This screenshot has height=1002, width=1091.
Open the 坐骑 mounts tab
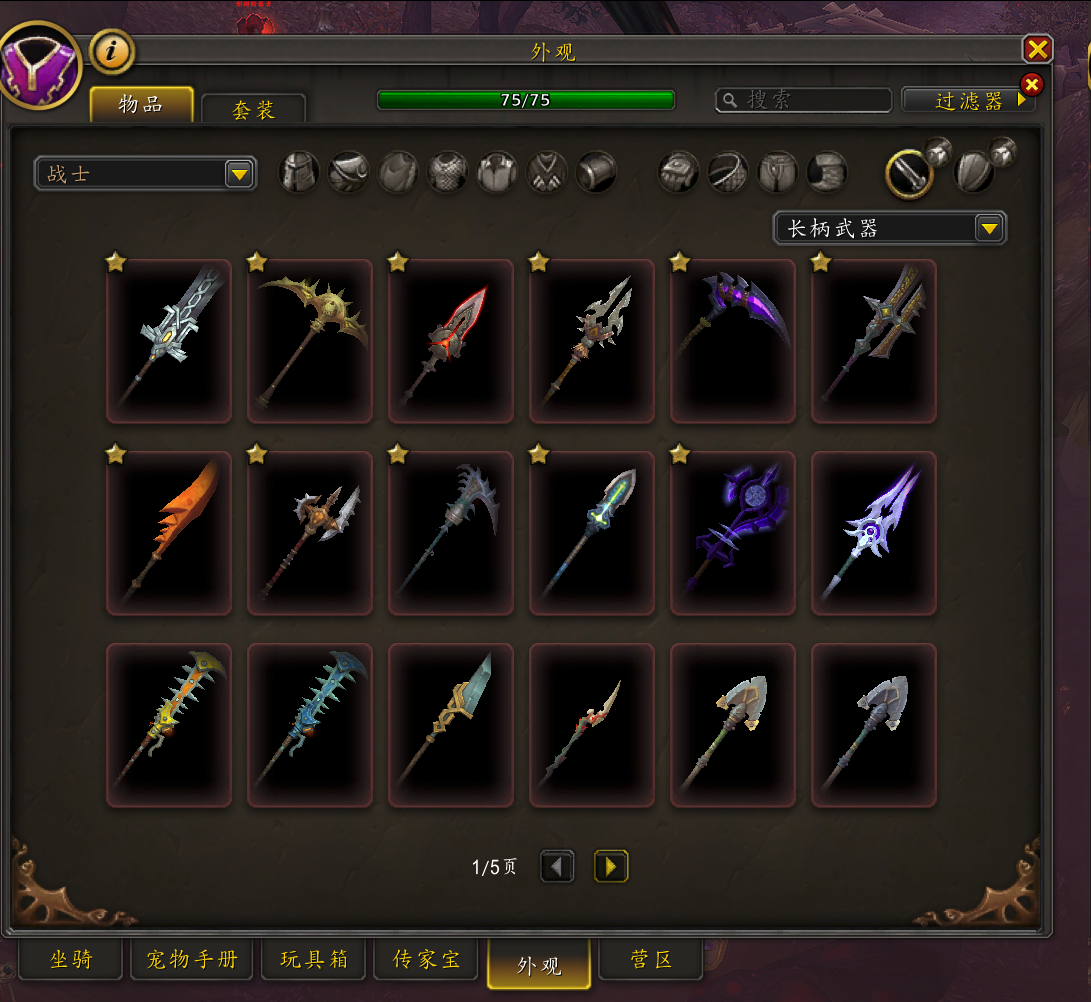(x=71, y=961)
